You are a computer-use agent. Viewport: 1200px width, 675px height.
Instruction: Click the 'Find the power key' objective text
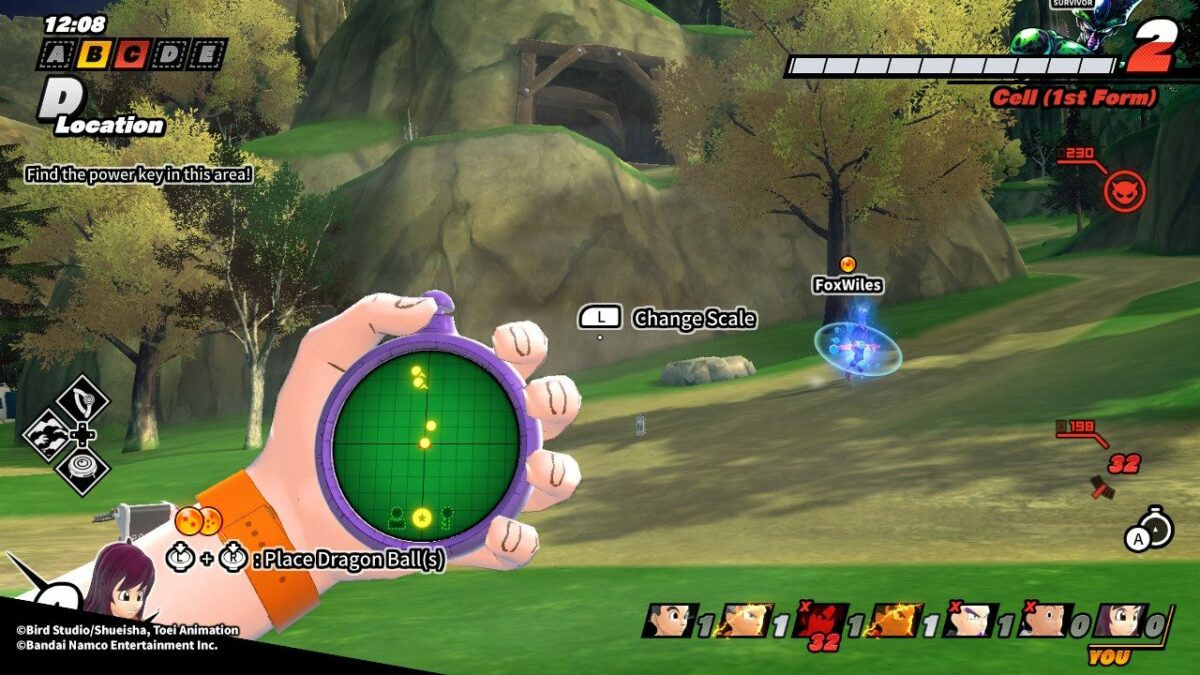click(138, 174)
